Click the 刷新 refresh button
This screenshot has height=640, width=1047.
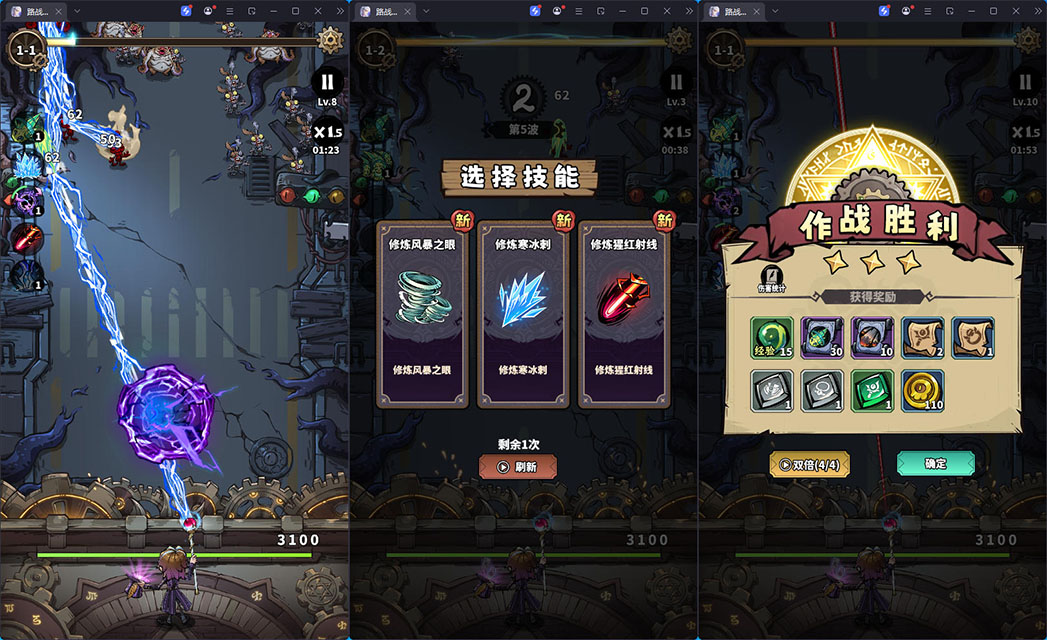point(518,466)
